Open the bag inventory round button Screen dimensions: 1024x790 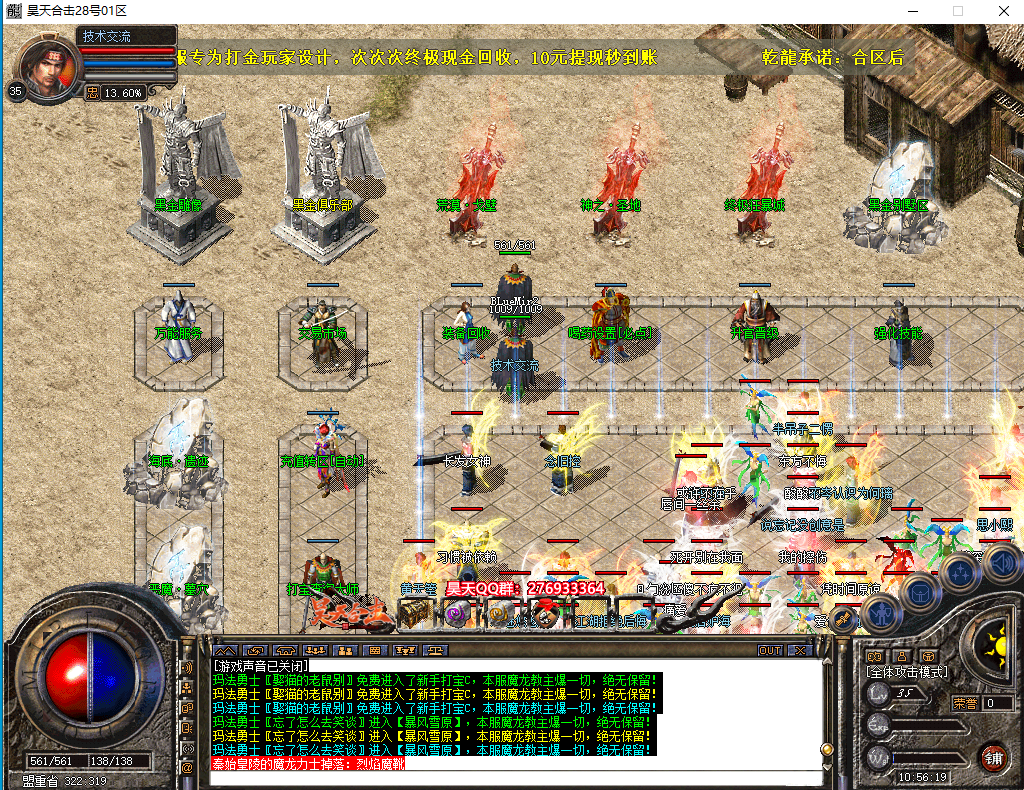(918, 592)
